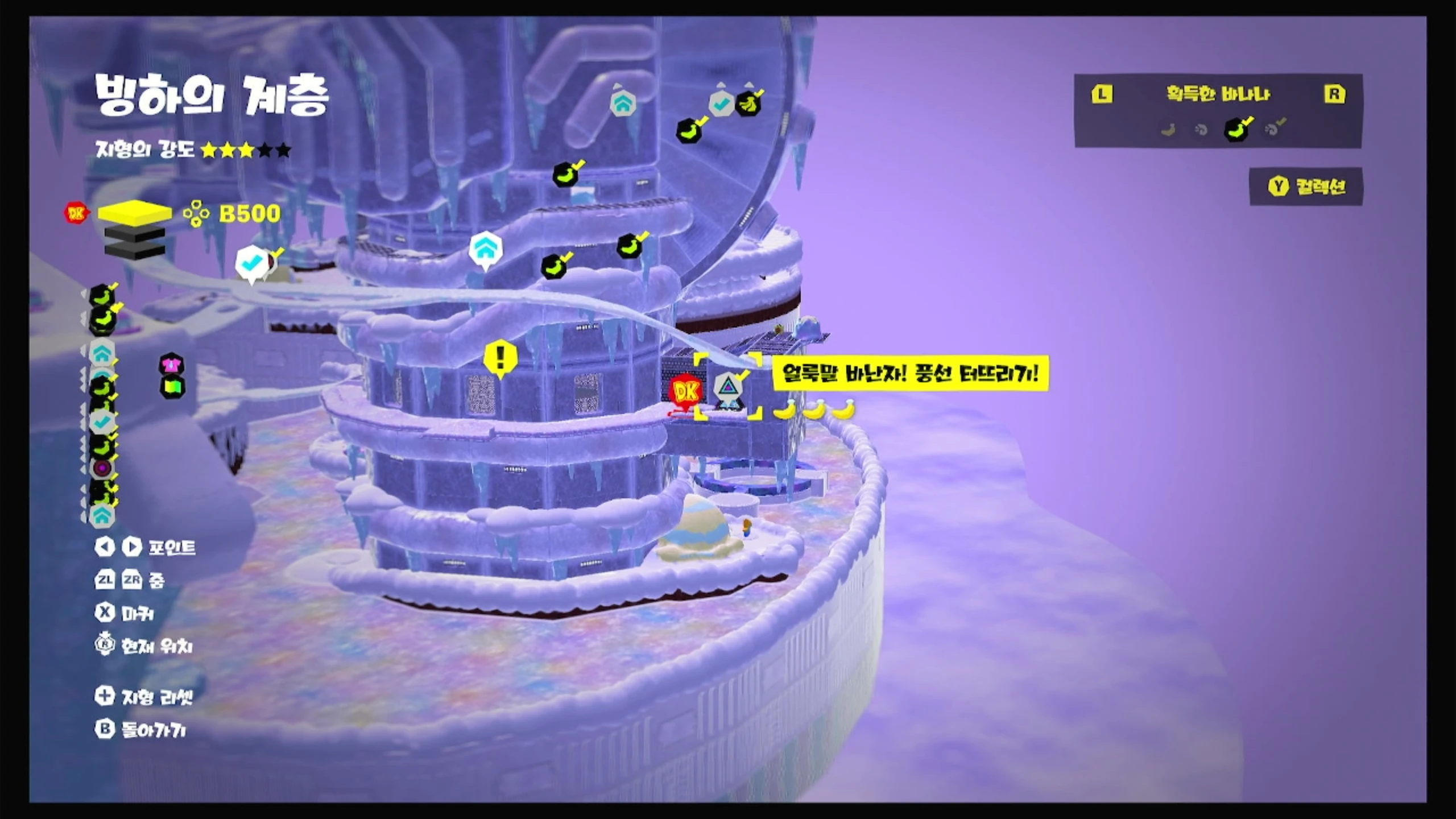Click the 얼룩말 바난자! 풍선 터뜨리기! challenge label
The height and width of the screenshot is (819, 1456).
pyautogui.click(x=910, y=374)
